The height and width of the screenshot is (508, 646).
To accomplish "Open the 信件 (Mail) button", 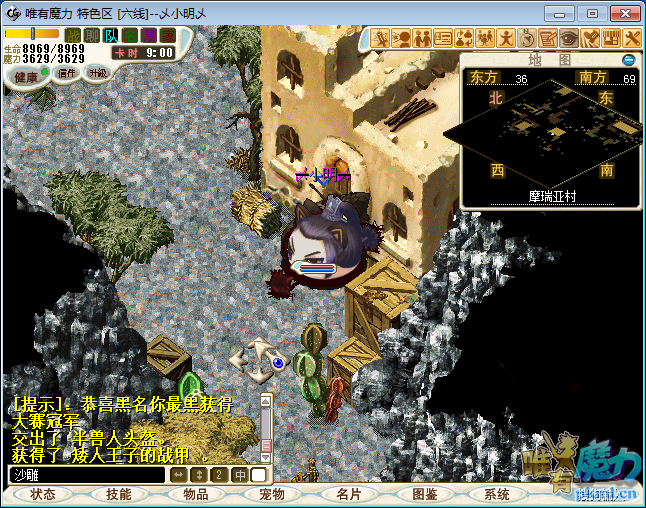I will 67,73.
